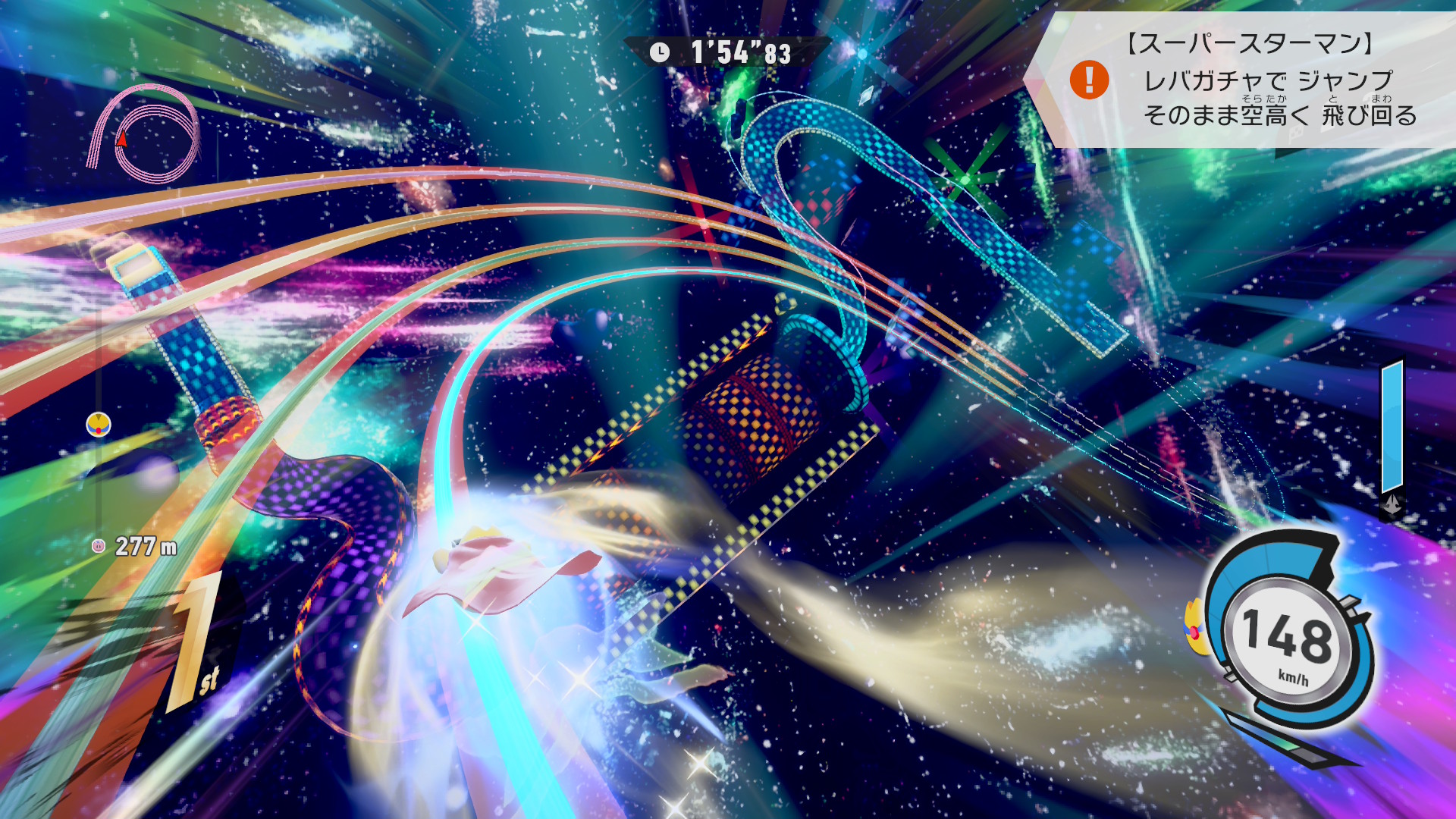
Task: Click the rider icon beside the speedometer
Action: coord(1196,626)
